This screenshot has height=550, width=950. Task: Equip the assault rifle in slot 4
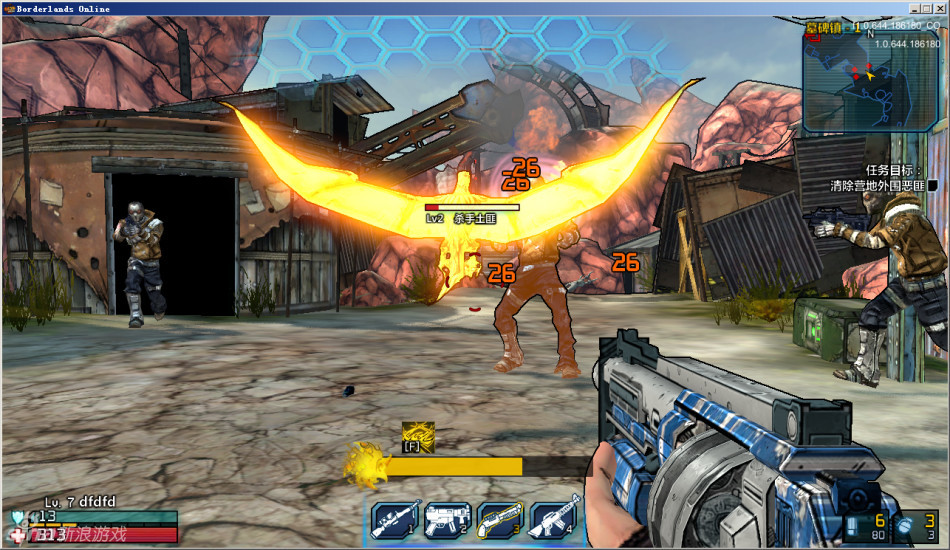coord(553,521)
